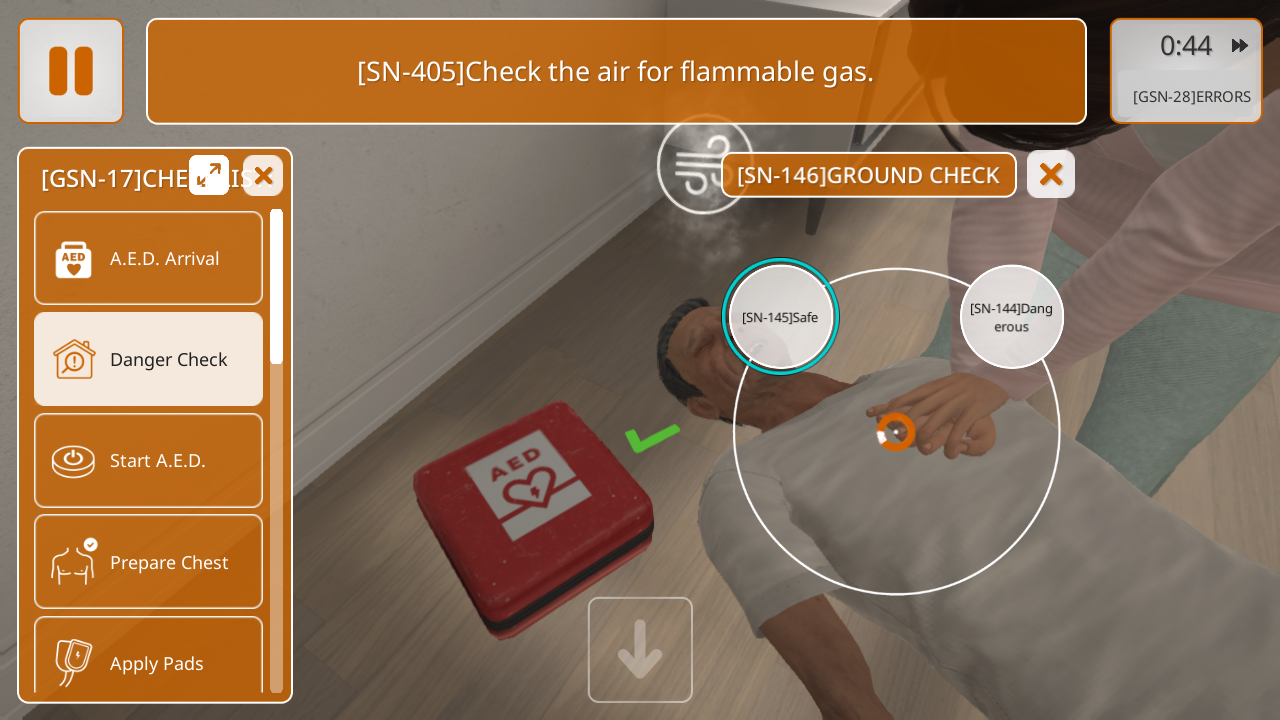1280x720 pixels.
Task: Select the Danger Check checklist step
Action: pyautogui.click(x=148, y=359)
